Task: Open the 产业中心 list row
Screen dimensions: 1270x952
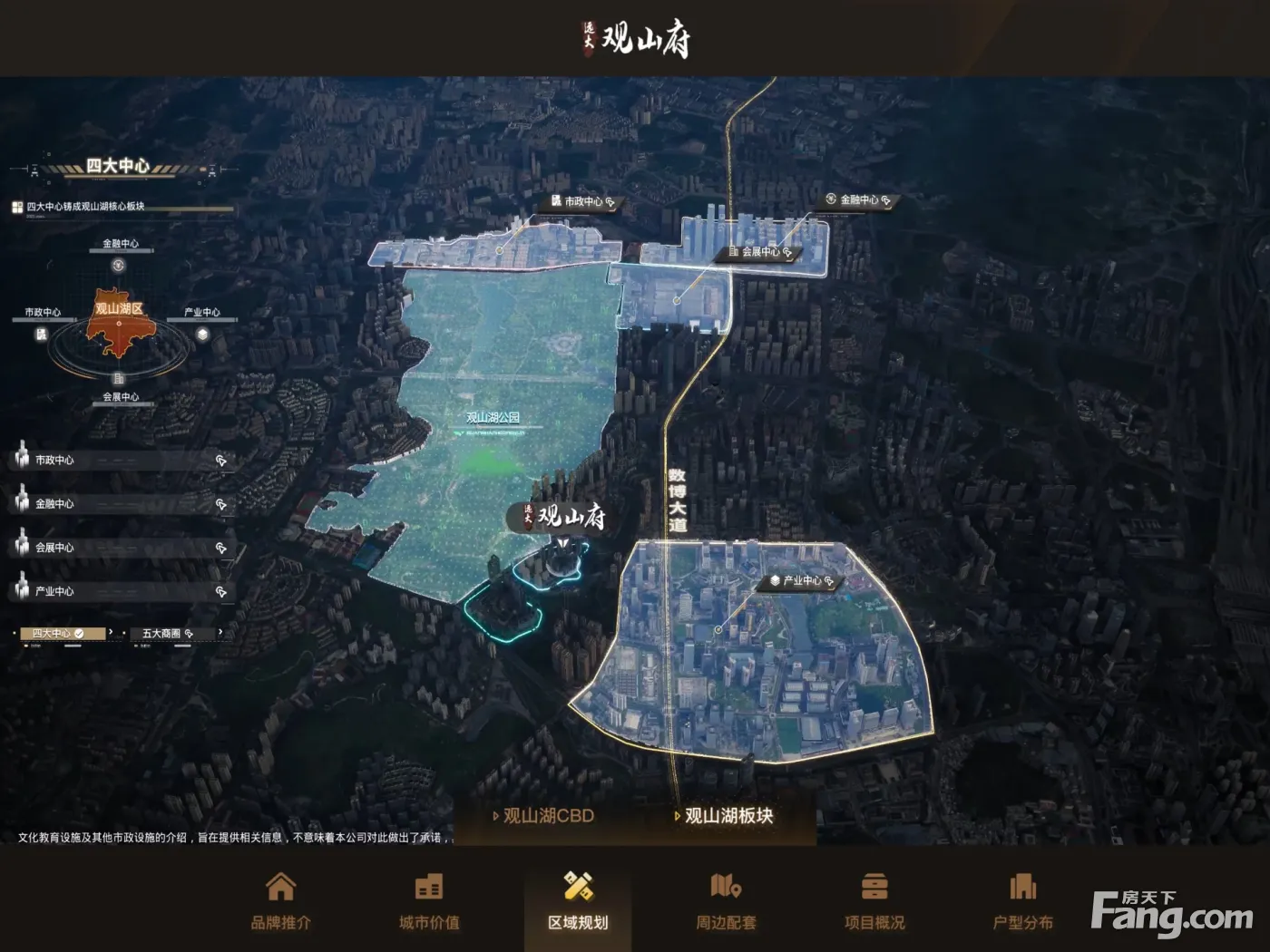Action: (122, 591)
